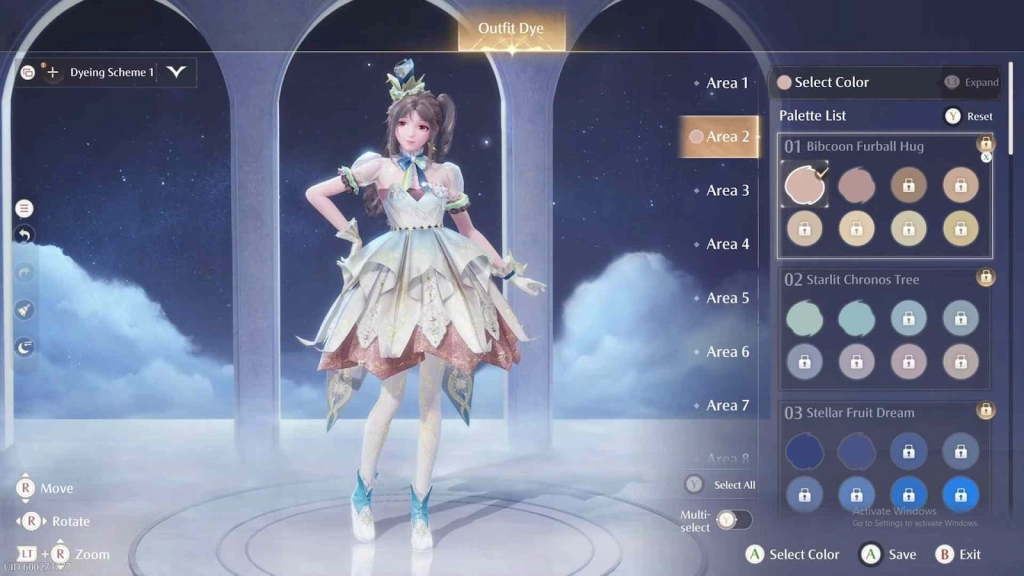
Task: Toggle the moon night-mode icon
Action: point(25,347)
